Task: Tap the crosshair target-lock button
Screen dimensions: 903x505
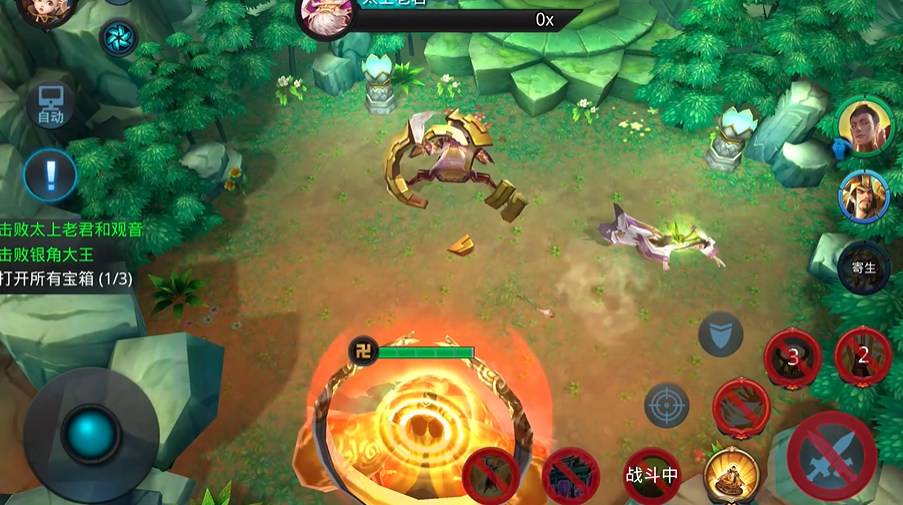Action: [x=666, y=406]
